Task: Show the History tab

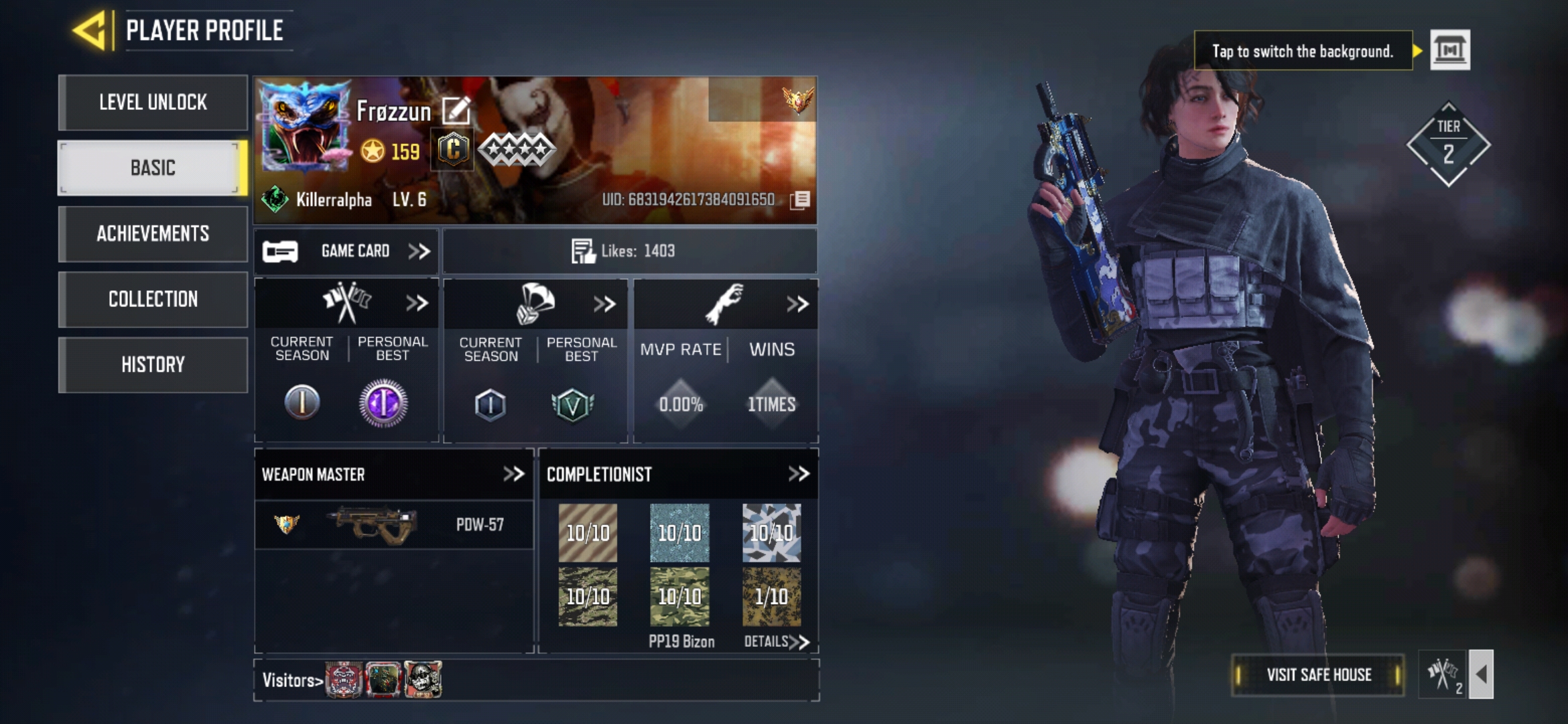Action: click(153, 365)
